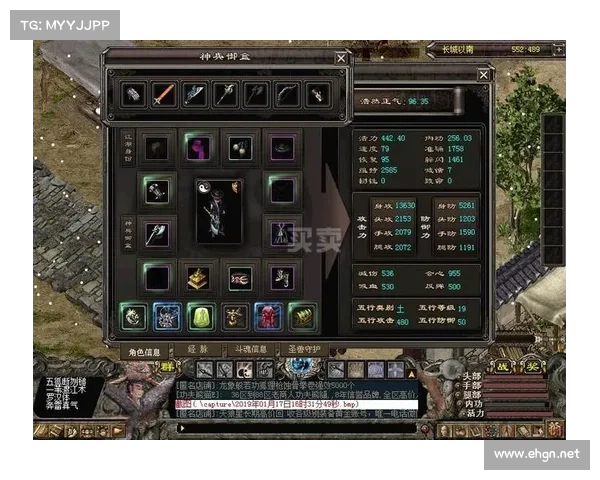Click the purple robe equipment slot

[x=197, y=148]
